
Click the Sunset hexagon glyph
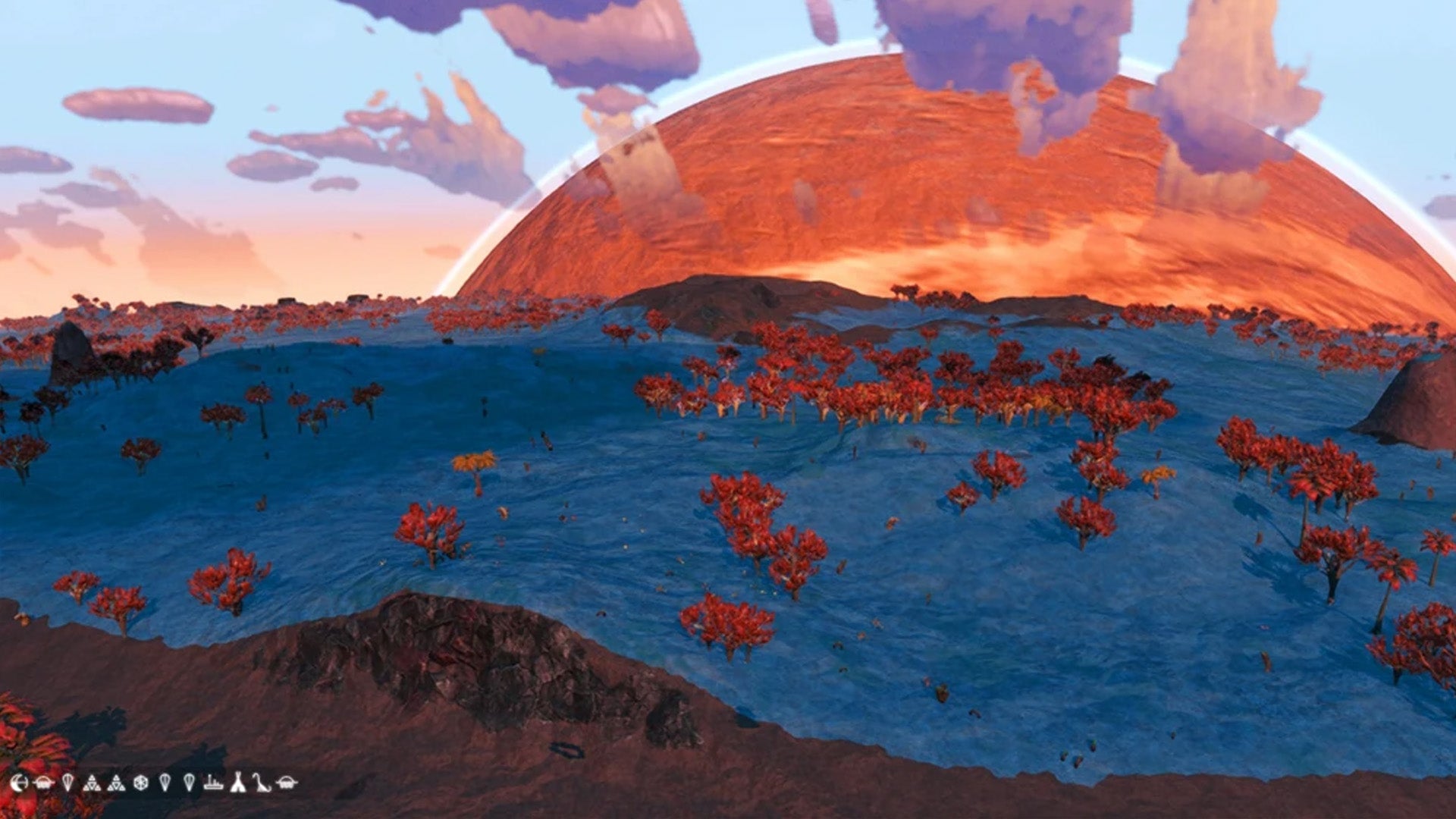pyautogui.click(x=140, y=783)
